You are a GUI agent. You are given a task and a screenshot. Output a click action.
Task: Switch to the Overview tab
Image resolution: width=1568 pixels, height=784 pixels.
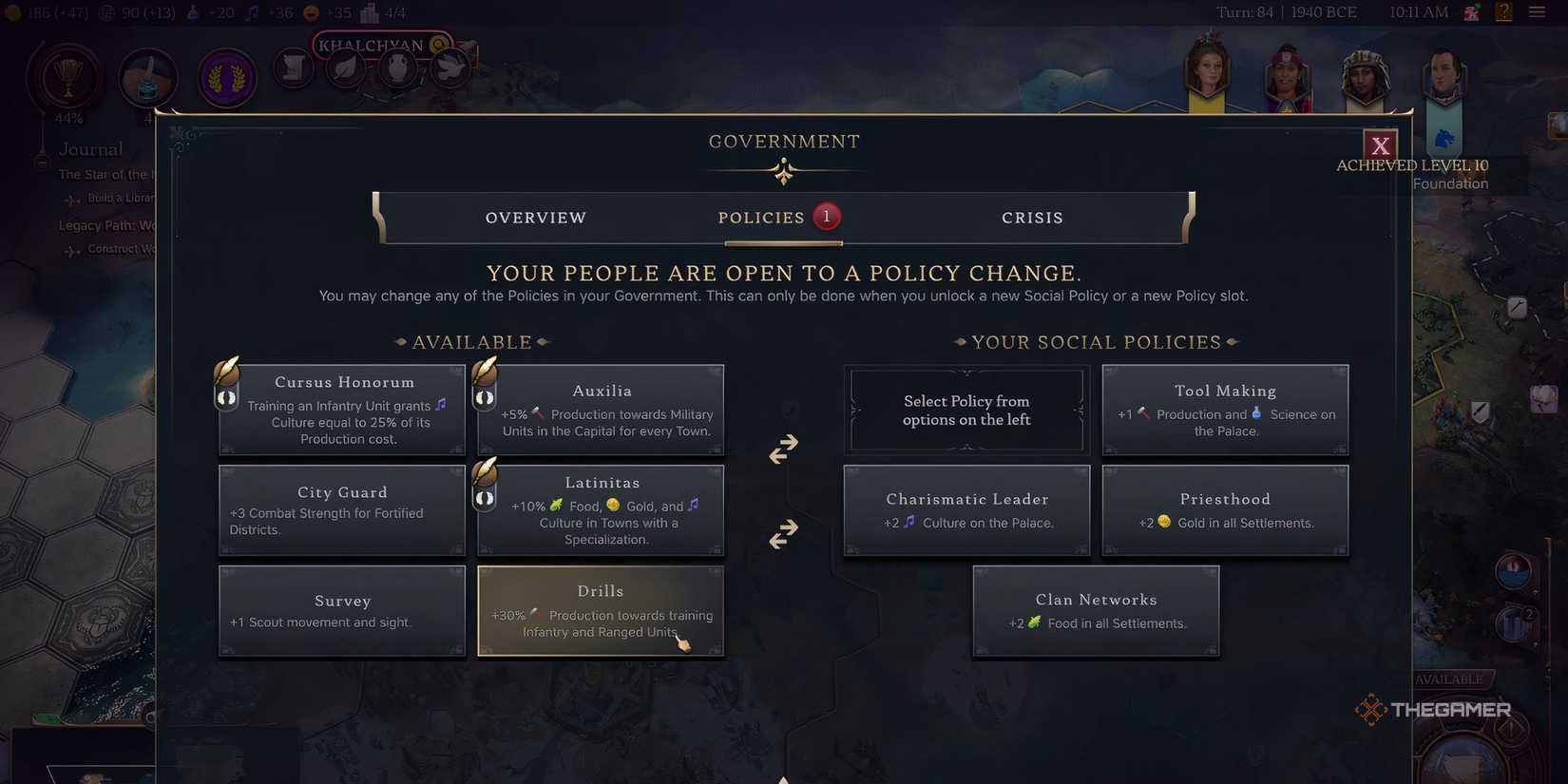535,217
